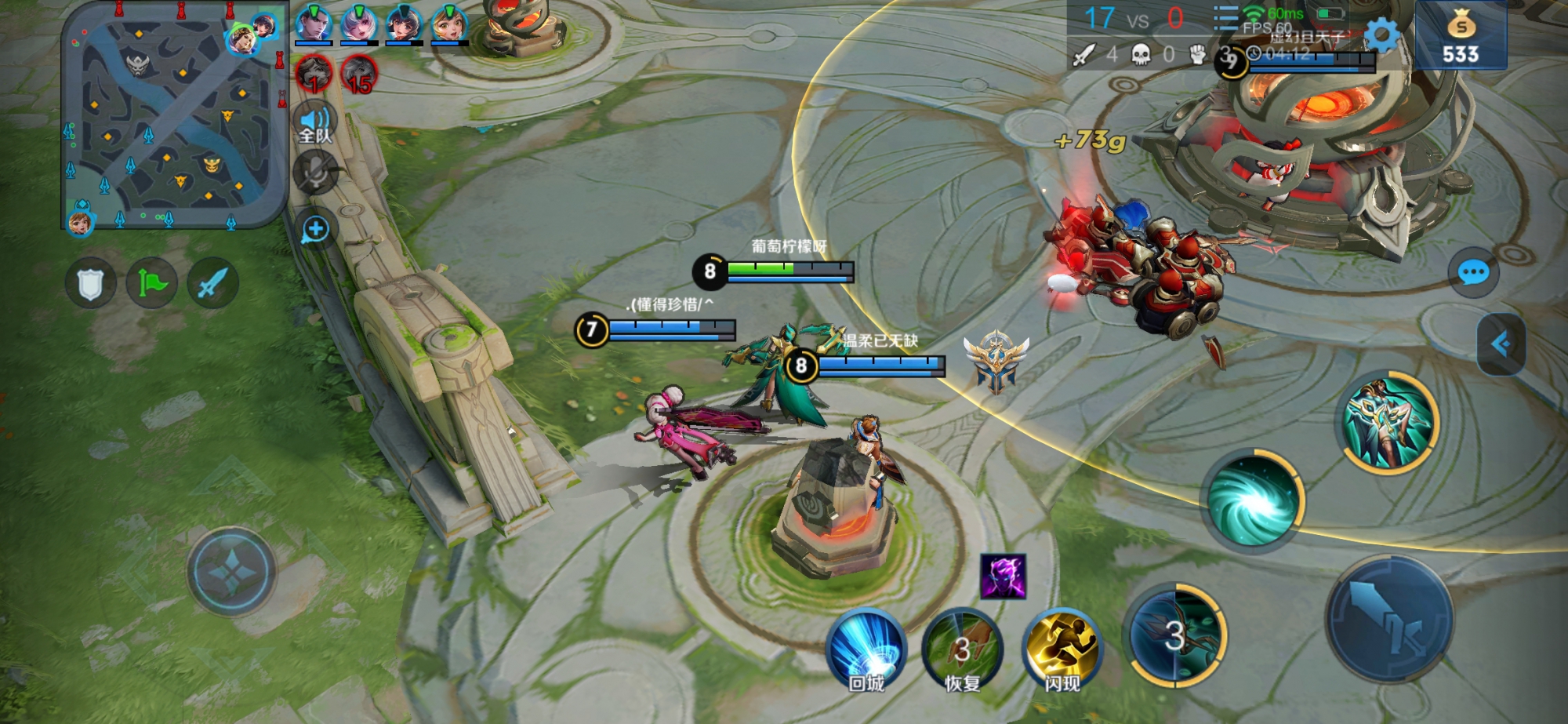Open the settings gear

[1382, 35]
